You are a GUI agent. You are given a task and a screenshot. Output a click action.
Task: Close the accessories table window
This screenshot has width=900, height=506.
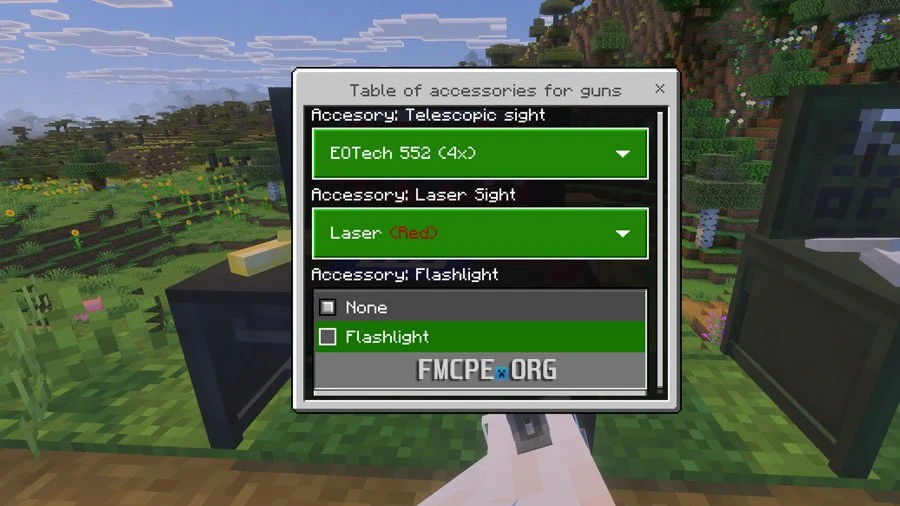point(660,89)
